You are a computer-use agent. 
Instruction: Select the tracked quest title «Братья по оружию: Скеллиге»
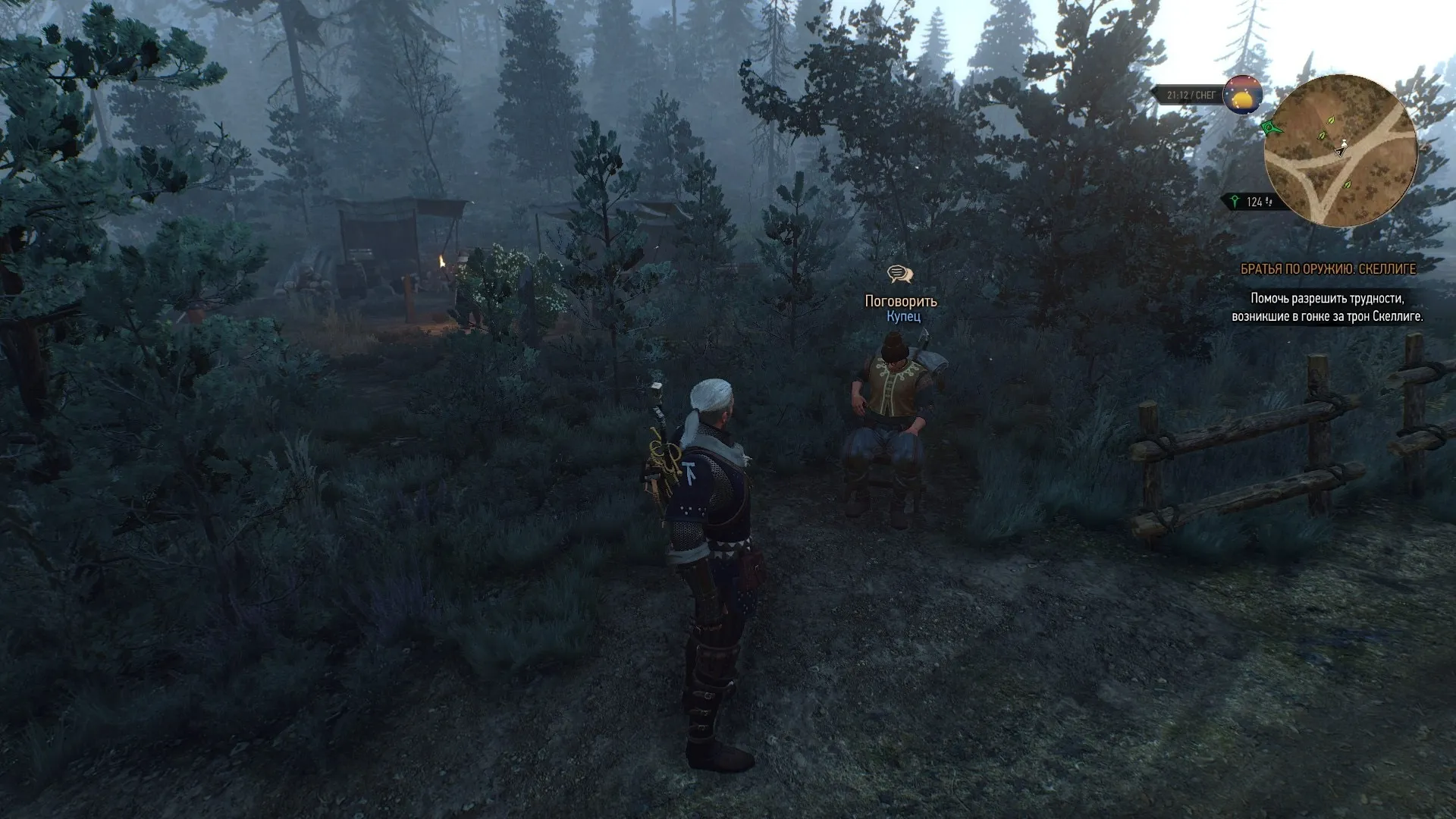1328,269
